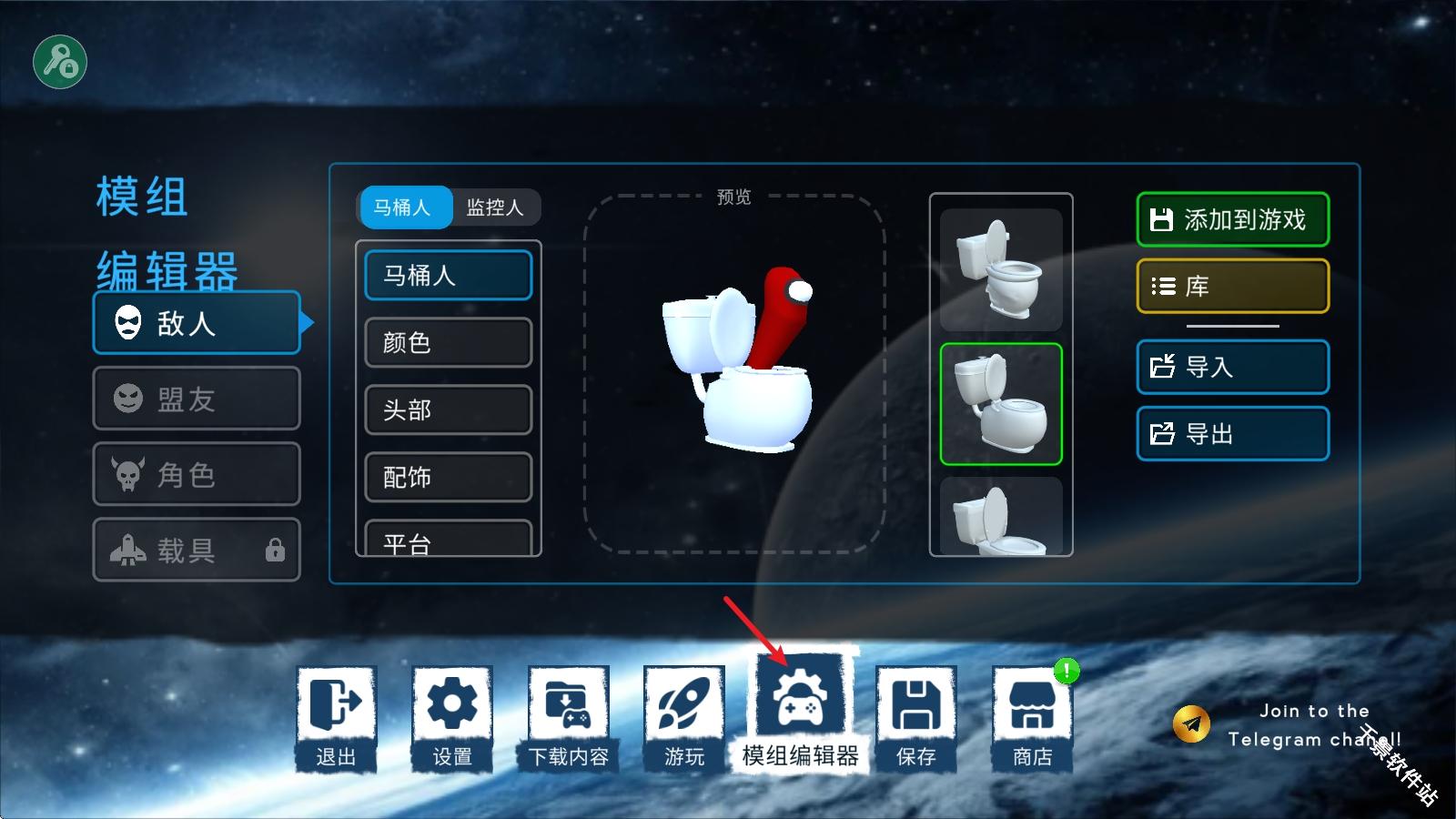Select the 角色 character category

pyautogui.click(x=196, y=474)
